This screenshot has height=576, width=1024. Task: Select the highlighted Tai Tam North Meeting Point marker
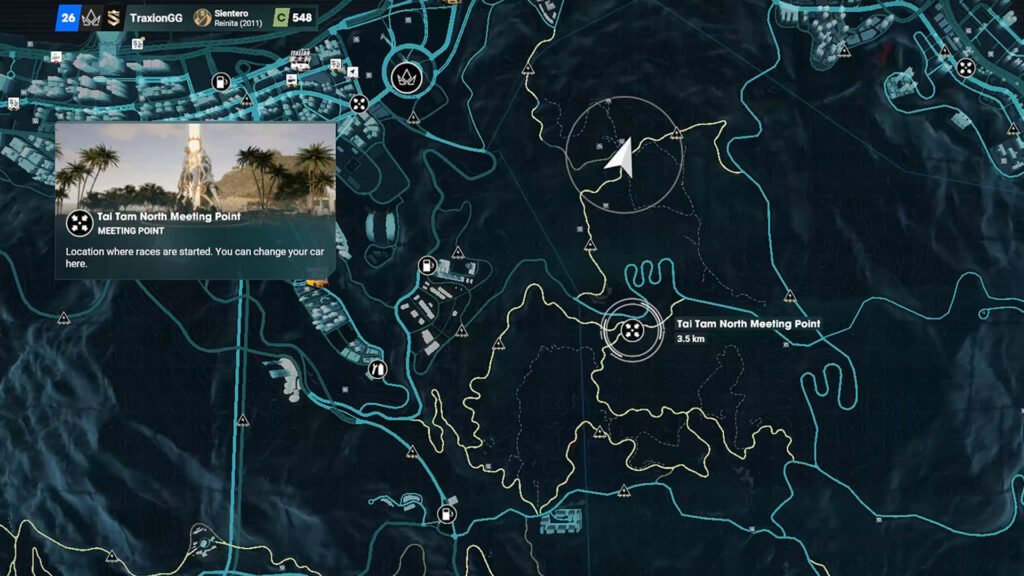coord(632,330)
